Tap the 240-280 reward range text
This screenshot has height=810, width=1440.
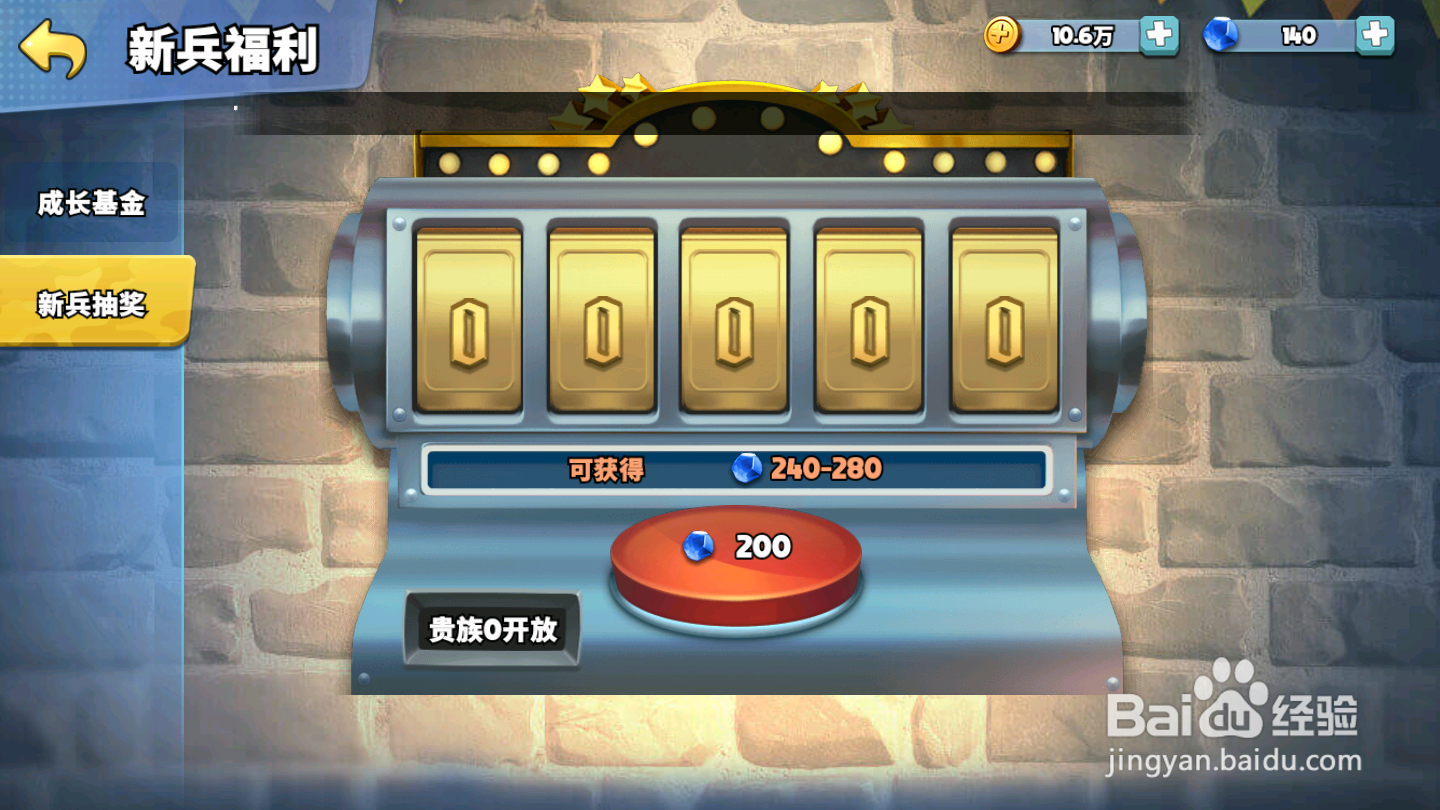(x=824, y=467)
